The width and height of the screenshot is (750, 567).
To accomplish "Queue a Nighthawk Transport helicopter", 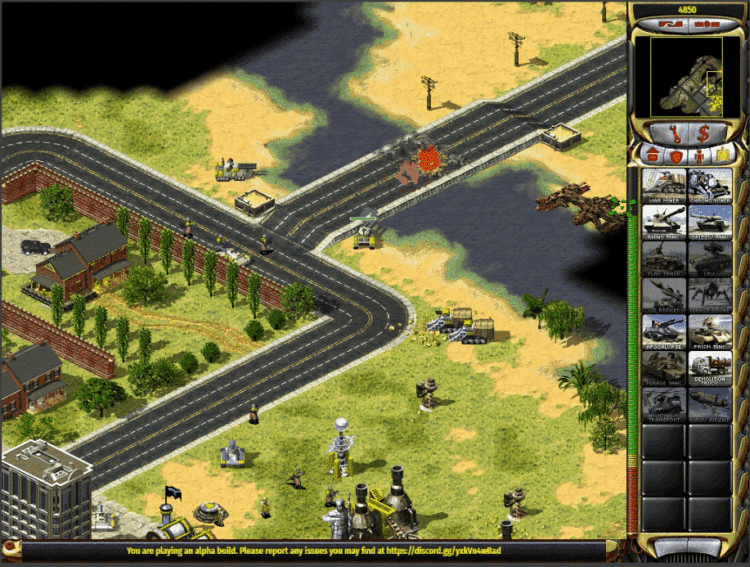I will 663,403.
